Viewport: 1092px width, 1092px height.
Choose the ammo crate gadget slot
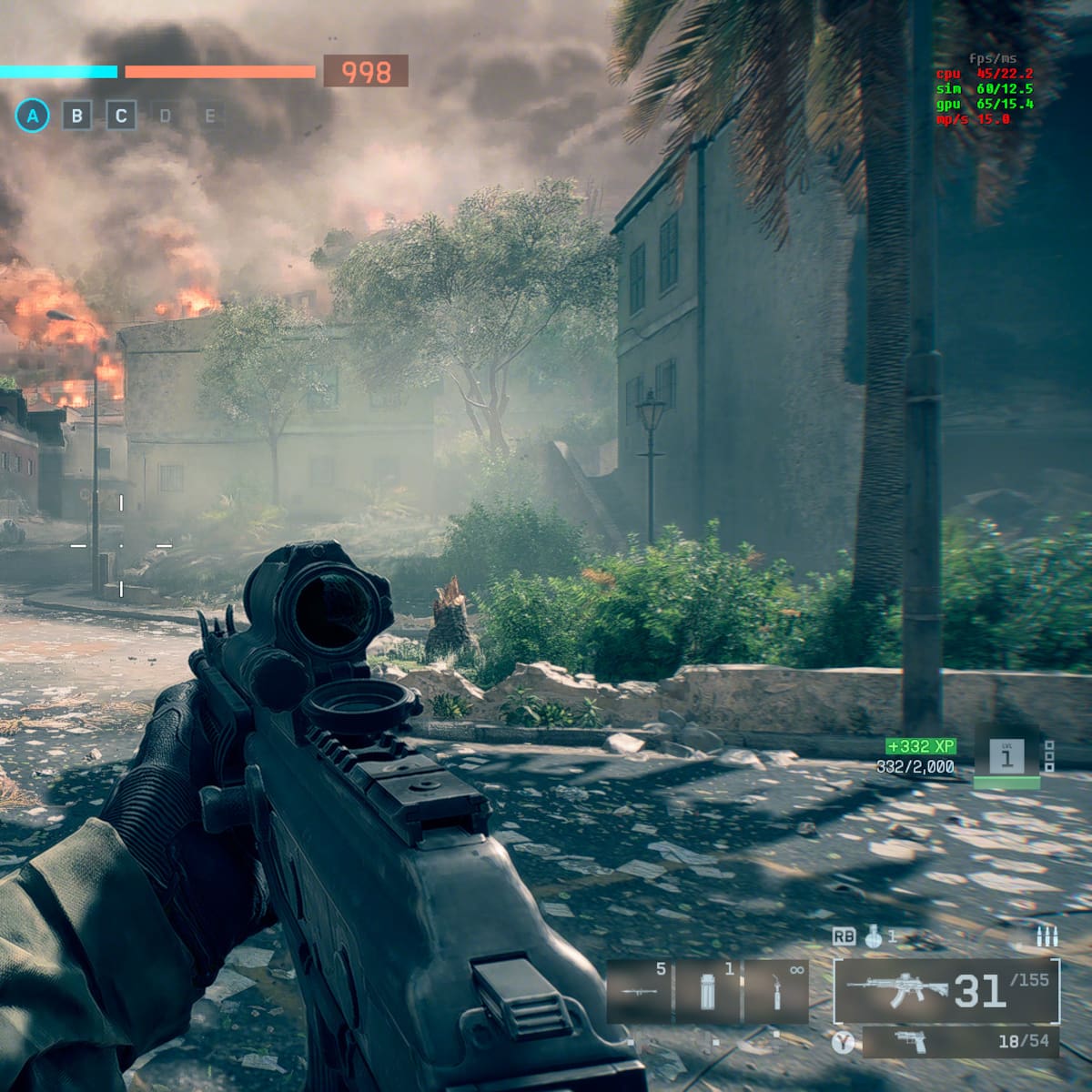pos(708,991)
